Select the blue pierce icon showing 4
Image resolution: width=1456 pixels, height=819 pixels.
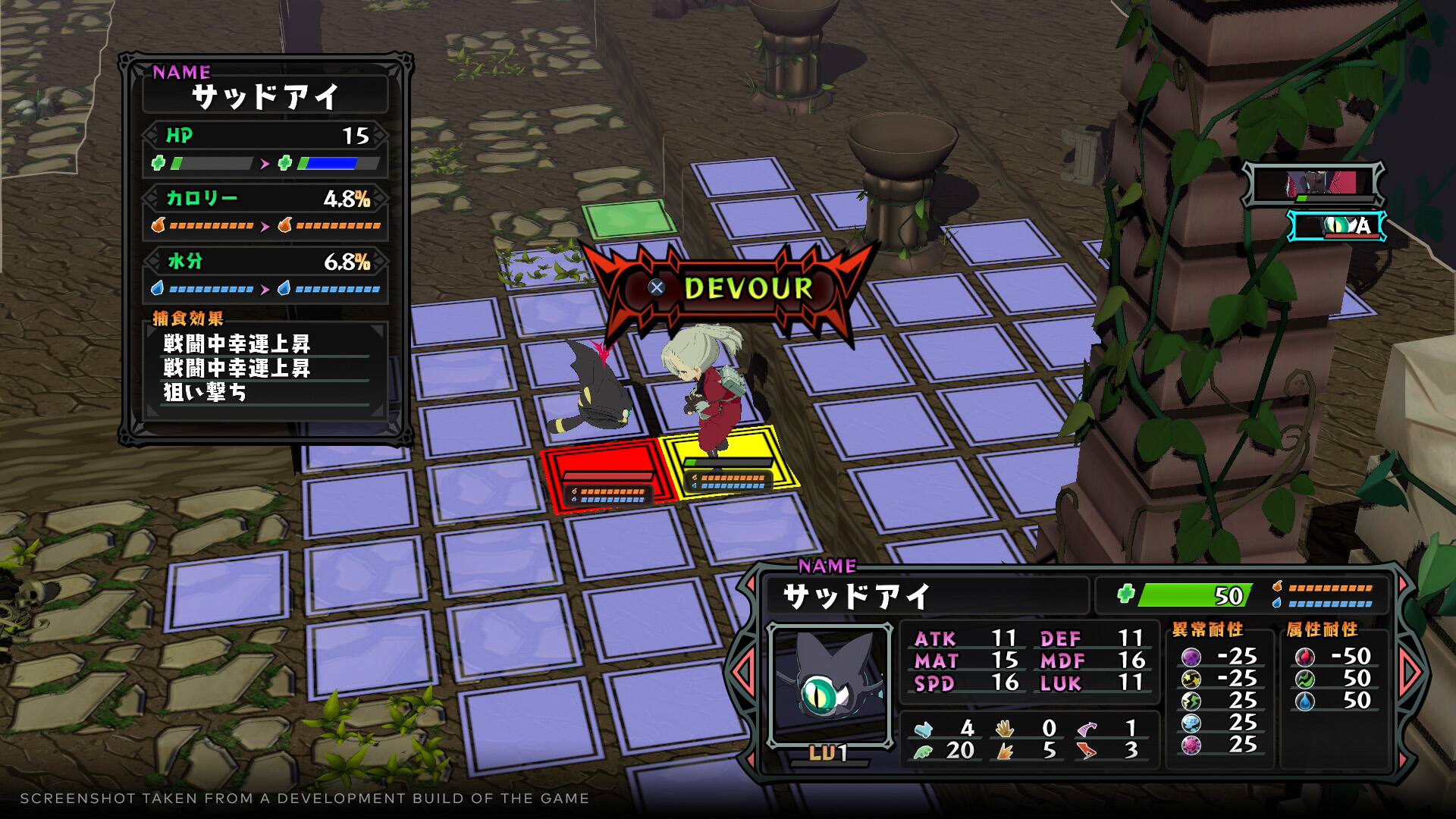(924, 730)
